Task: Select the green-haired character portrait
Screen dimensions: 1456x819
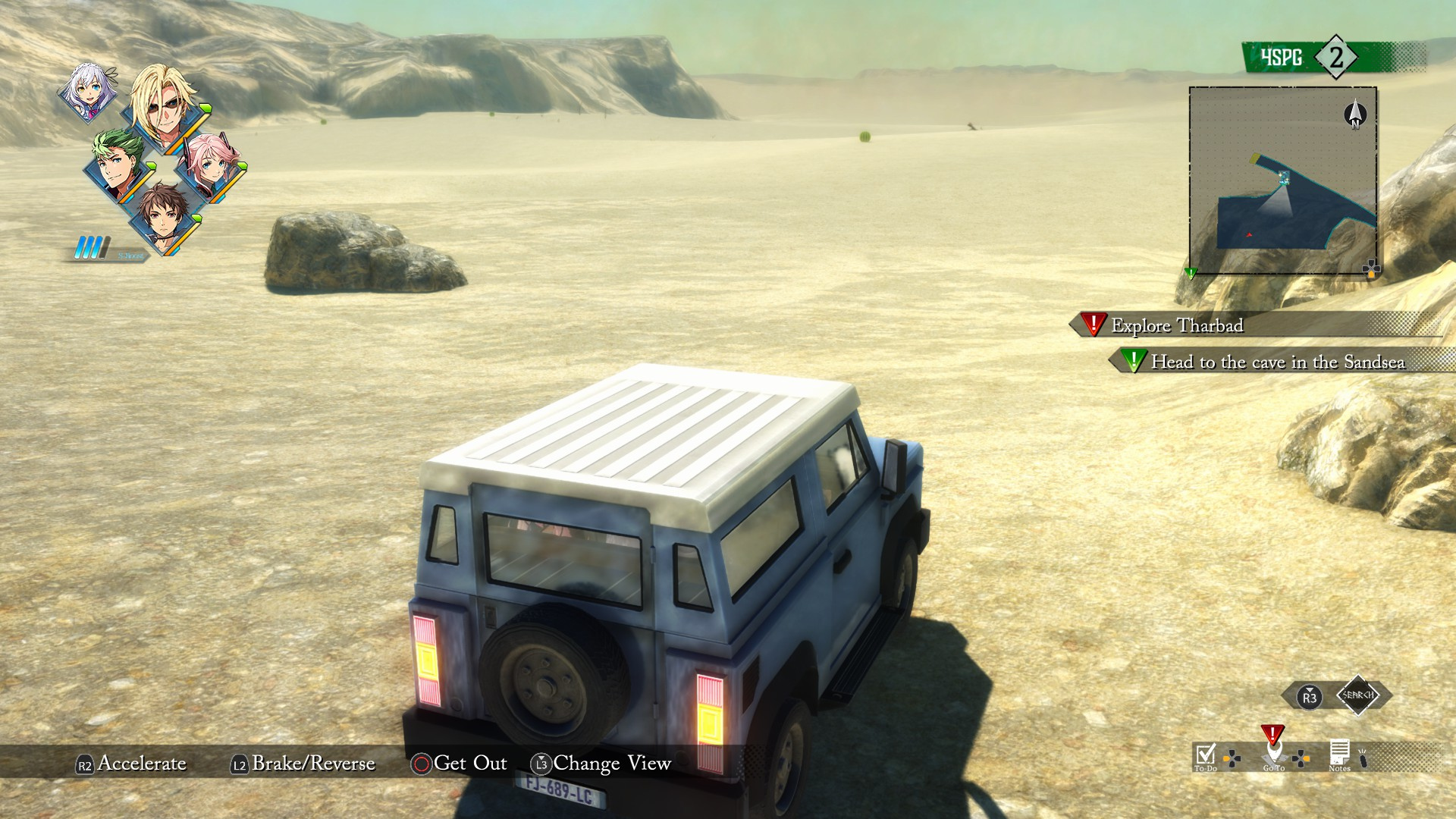Action: (119, 165)
